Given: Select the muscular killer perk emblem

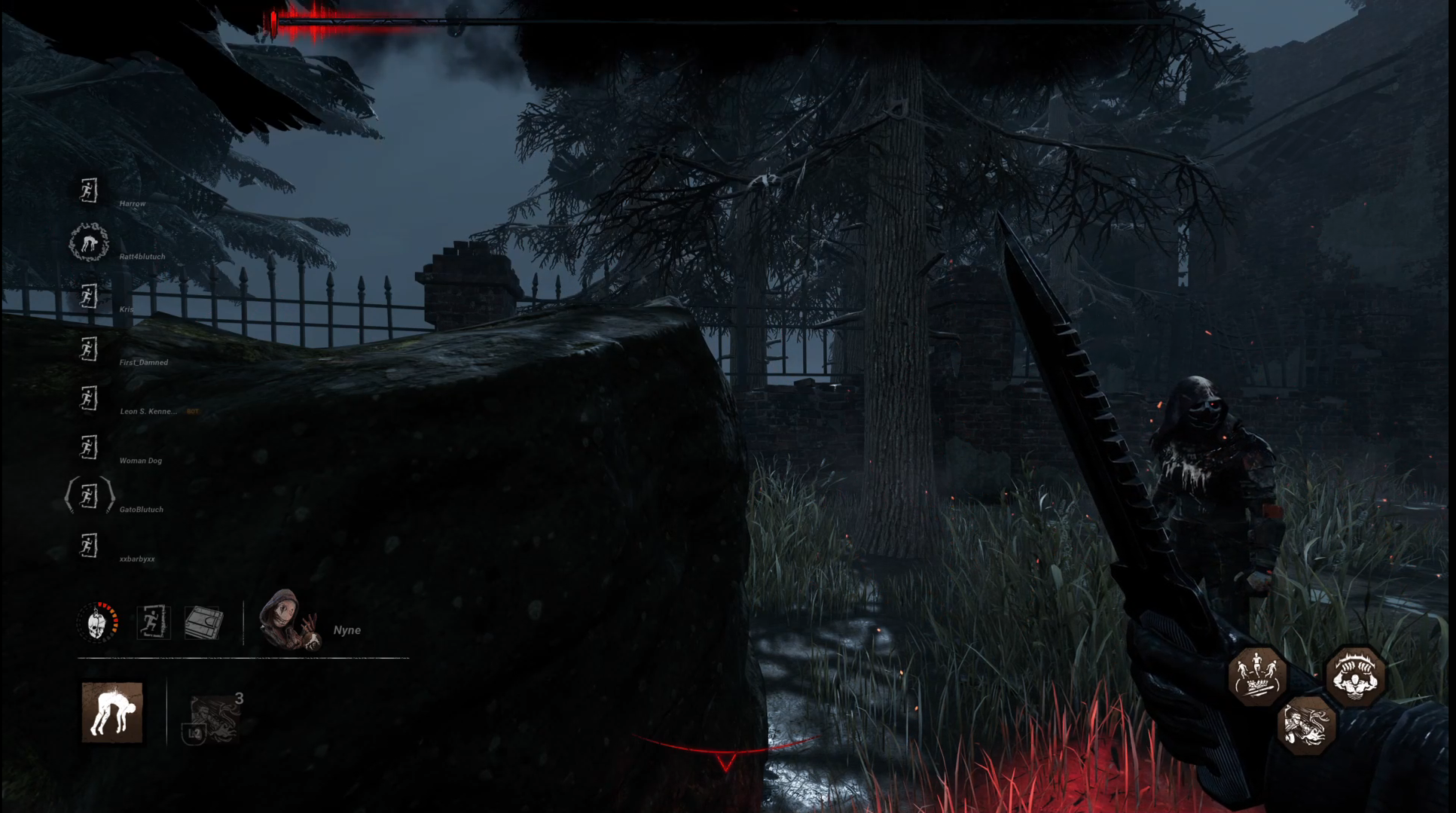Looking at the screenshot, I should 1357,676.
